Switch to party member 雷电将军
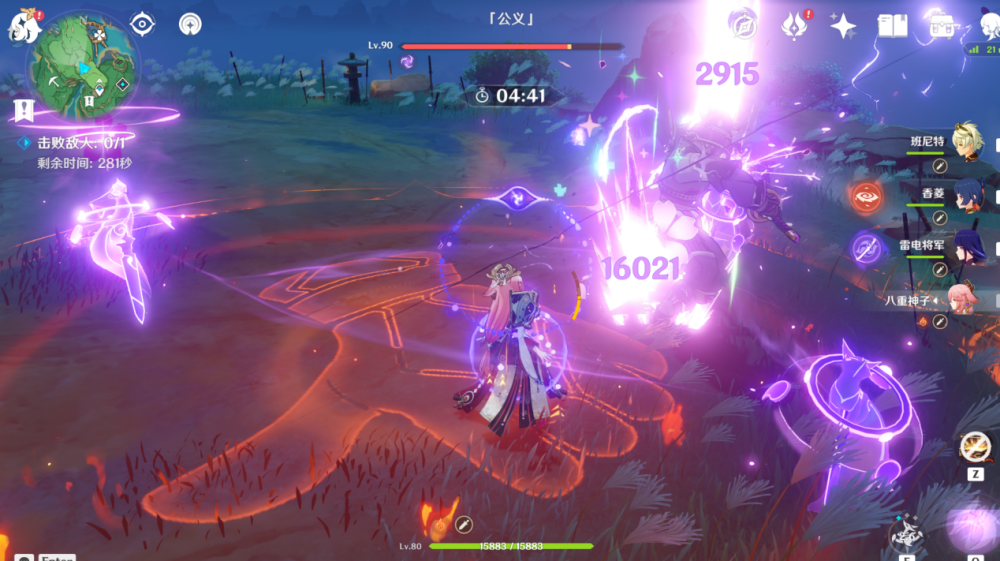This screenshot has height=561, width=1000. point(966,246)
